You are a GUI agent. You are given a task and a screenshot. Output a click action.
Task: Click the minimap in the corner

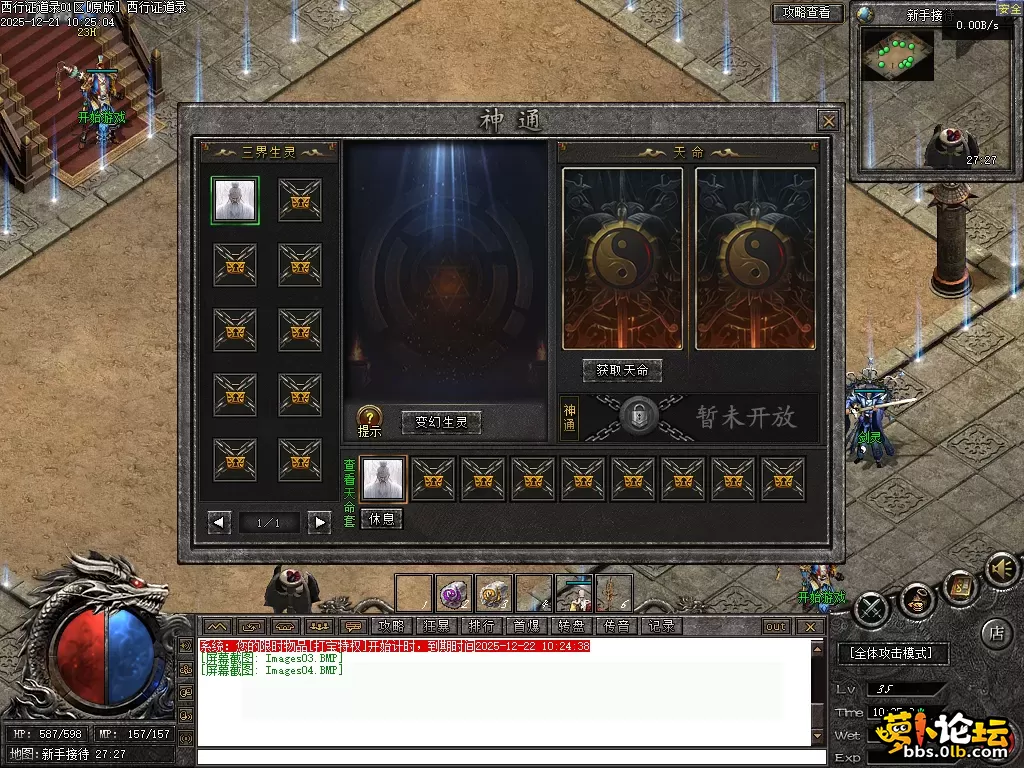[898, 54]
